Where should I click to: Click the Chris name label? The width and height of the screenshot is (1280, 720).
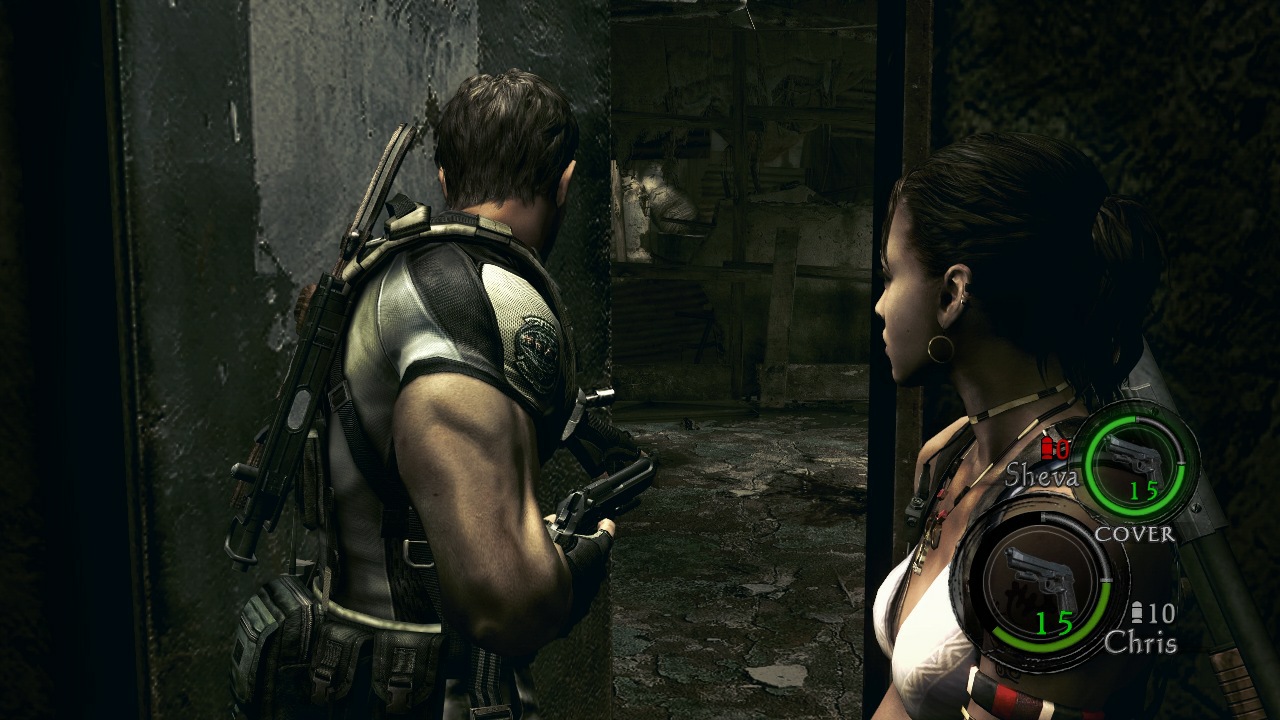[1142, 640]
